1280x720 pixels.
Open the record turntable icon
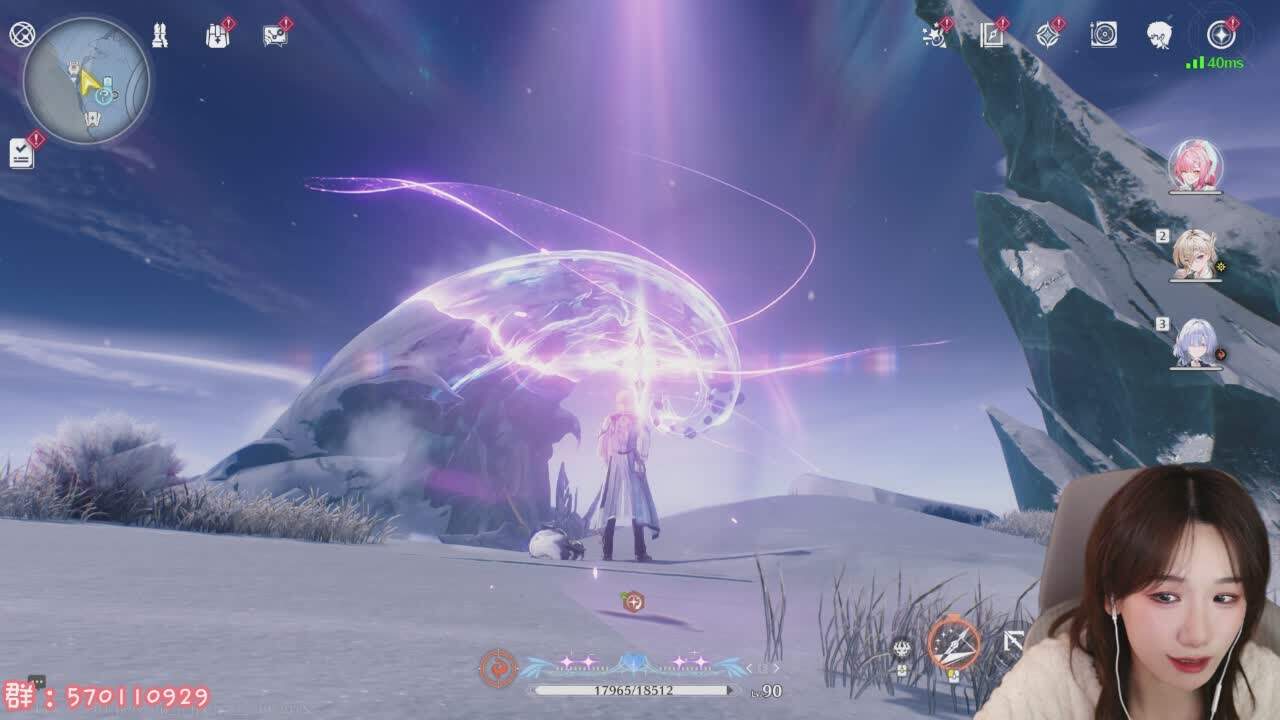coord(1103,36)
